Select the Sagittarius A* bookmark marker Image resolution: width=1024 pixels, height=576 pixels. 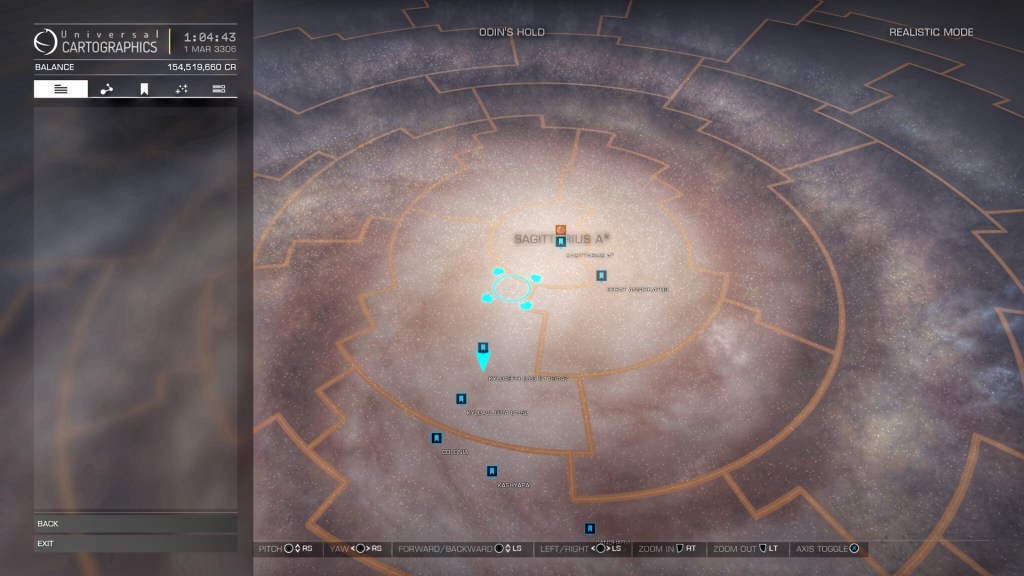tap(561, 241)
